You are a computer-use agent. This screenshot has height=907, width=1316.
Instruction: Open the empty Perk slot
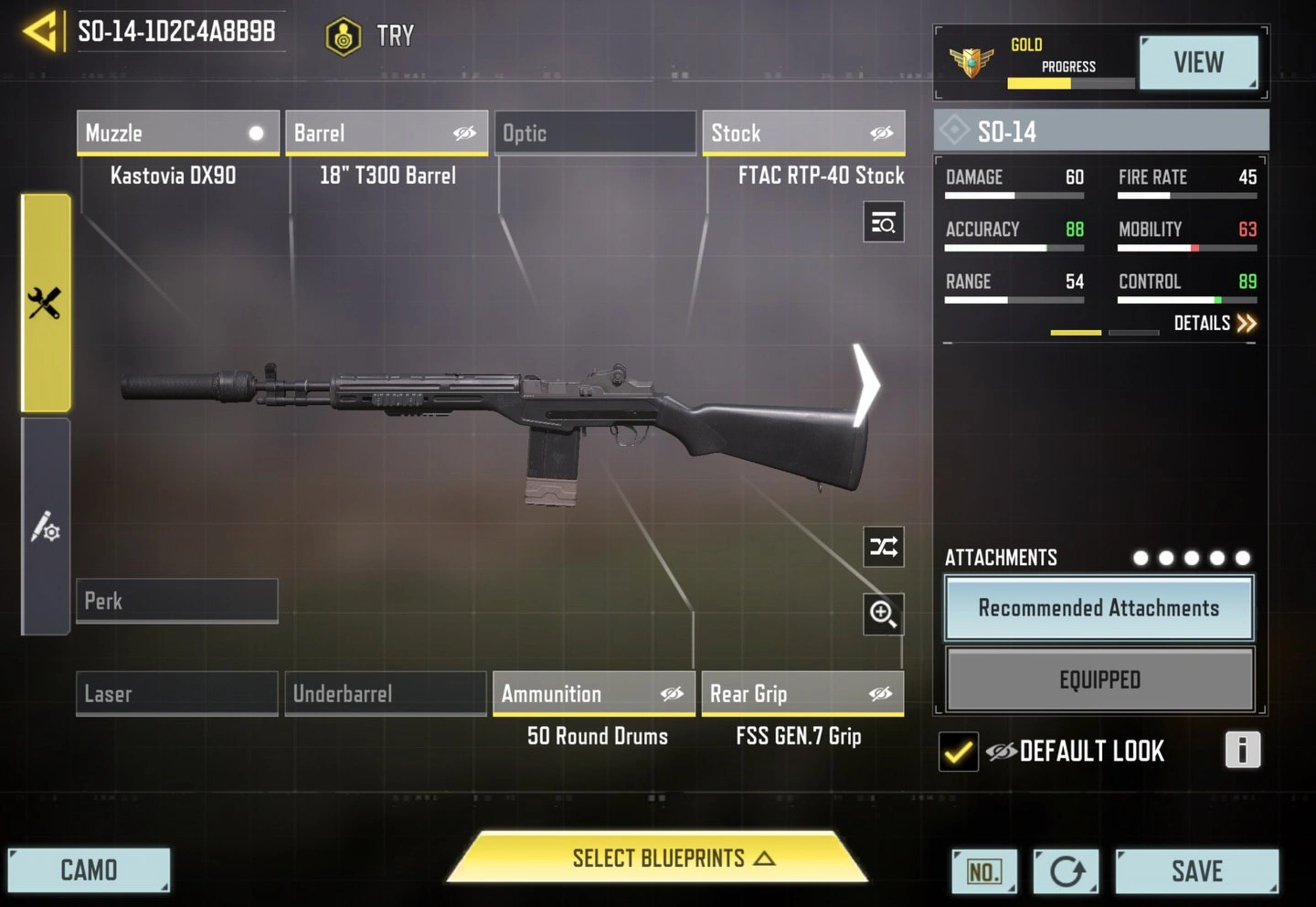[177, 601]
